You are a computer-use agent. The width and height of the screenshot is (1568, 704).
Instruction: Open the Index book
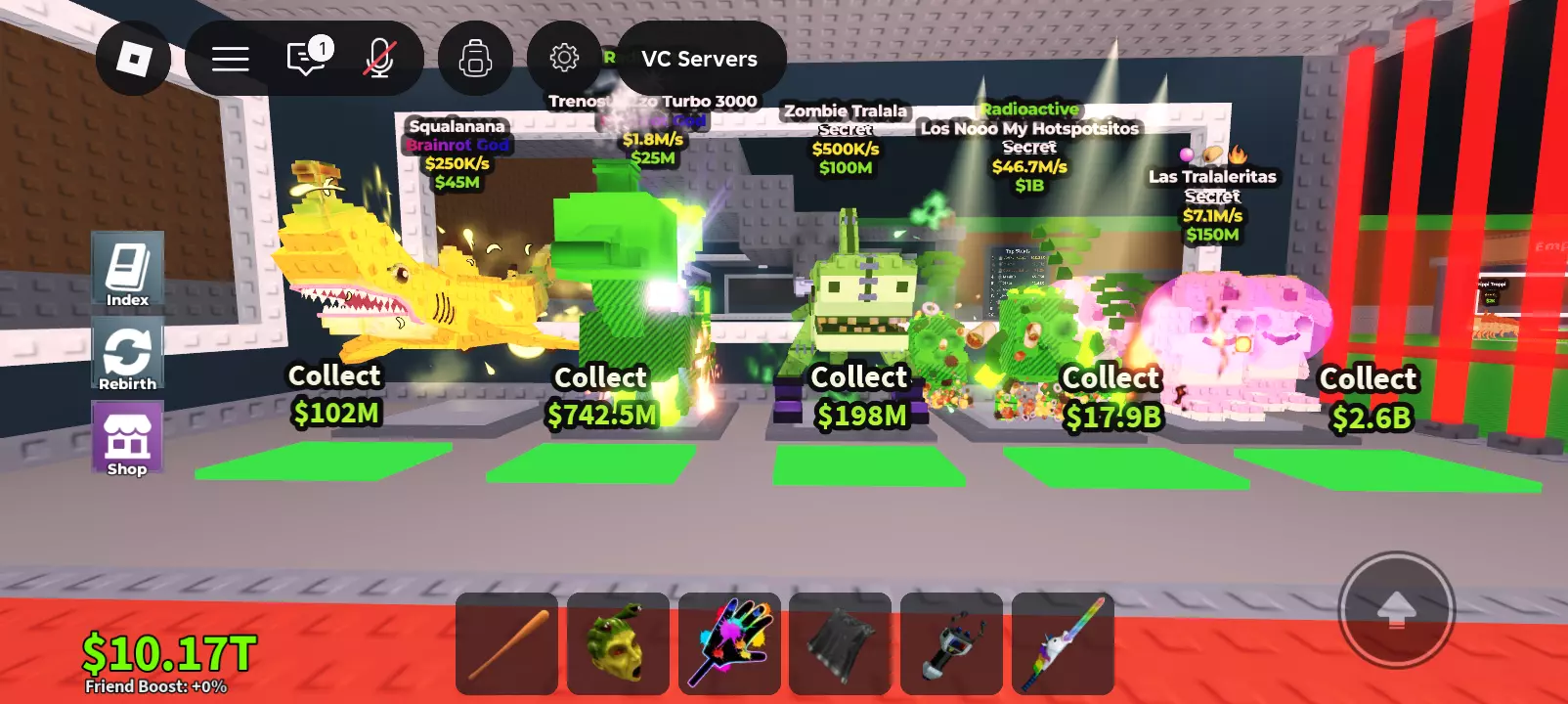[x=127, y=271]
